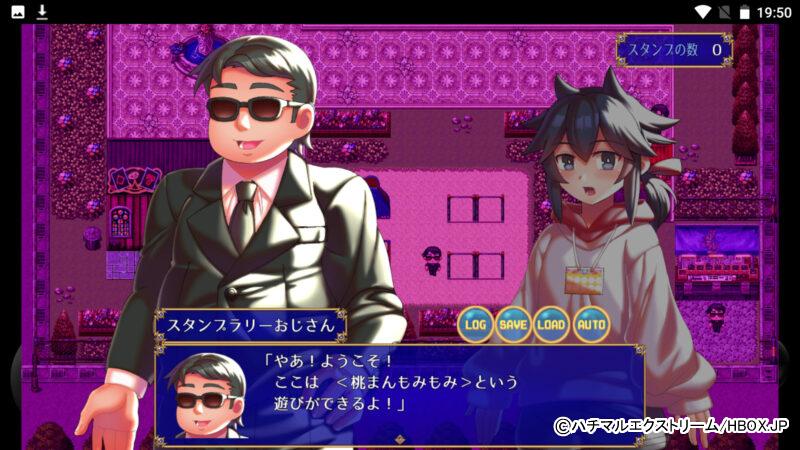Click the SAVE button
Viewport: 800px width, 450px height.
click(513, 324)
